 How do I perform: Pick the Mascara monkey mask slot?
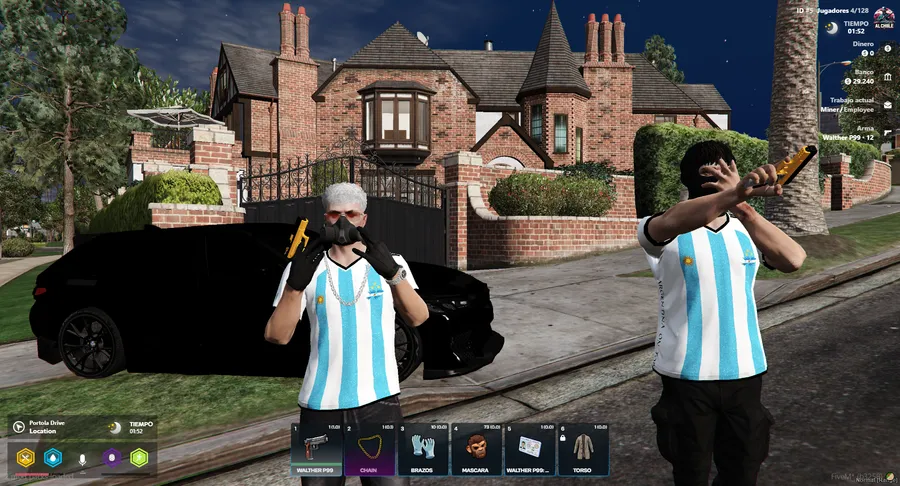click(476, 449)
